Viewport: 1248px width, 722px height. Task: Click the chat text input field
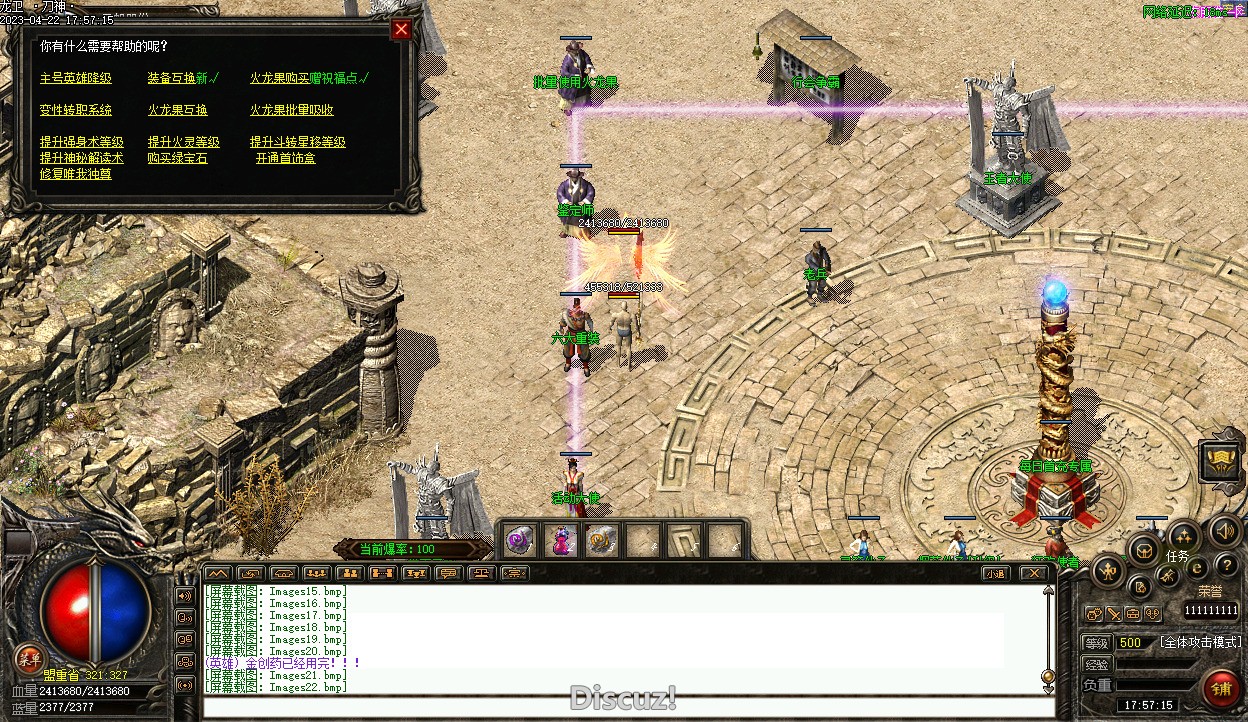[628, 708]
